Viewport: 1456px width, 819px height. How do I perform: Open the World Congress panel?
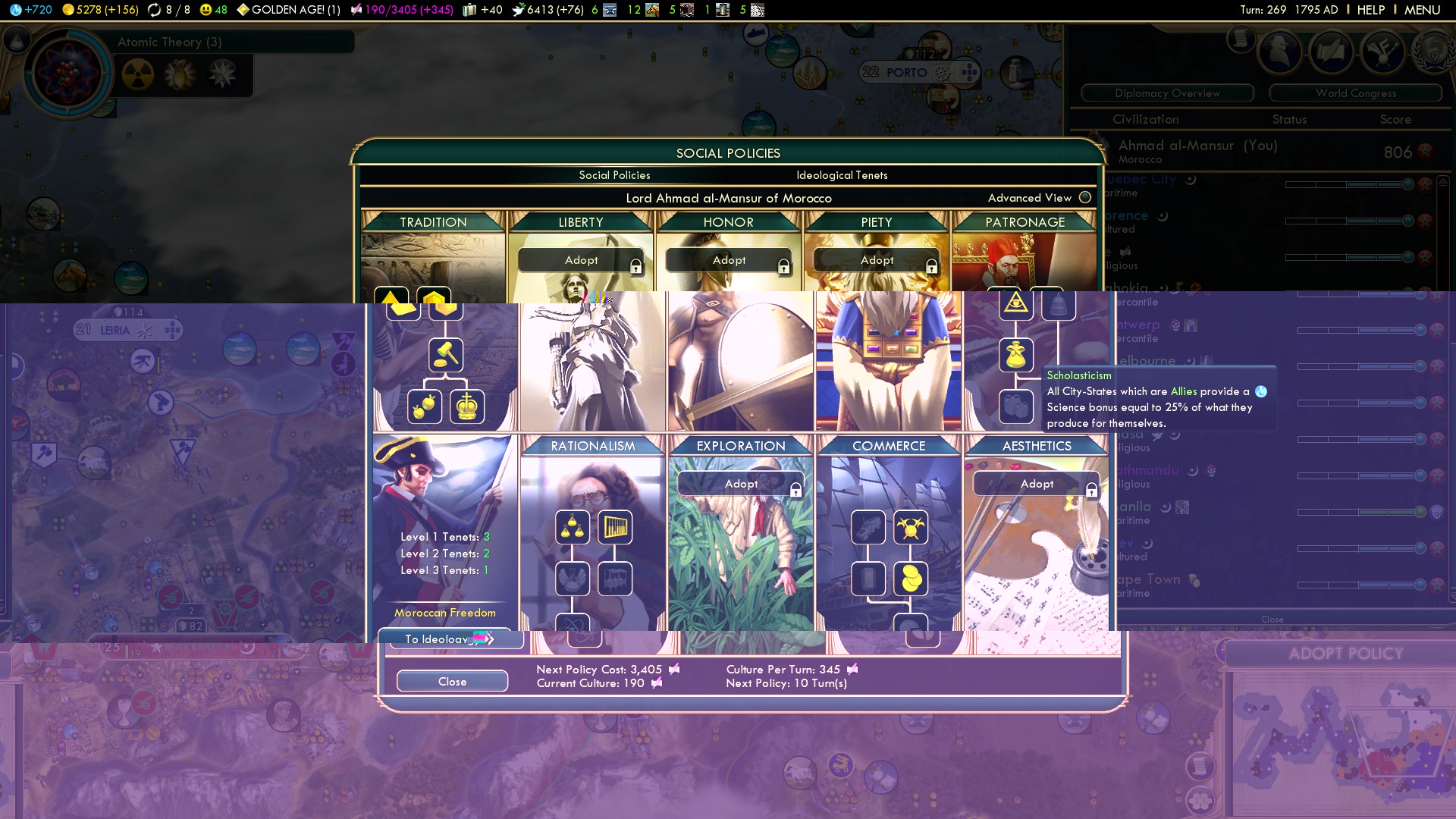tap(1355, 93)
